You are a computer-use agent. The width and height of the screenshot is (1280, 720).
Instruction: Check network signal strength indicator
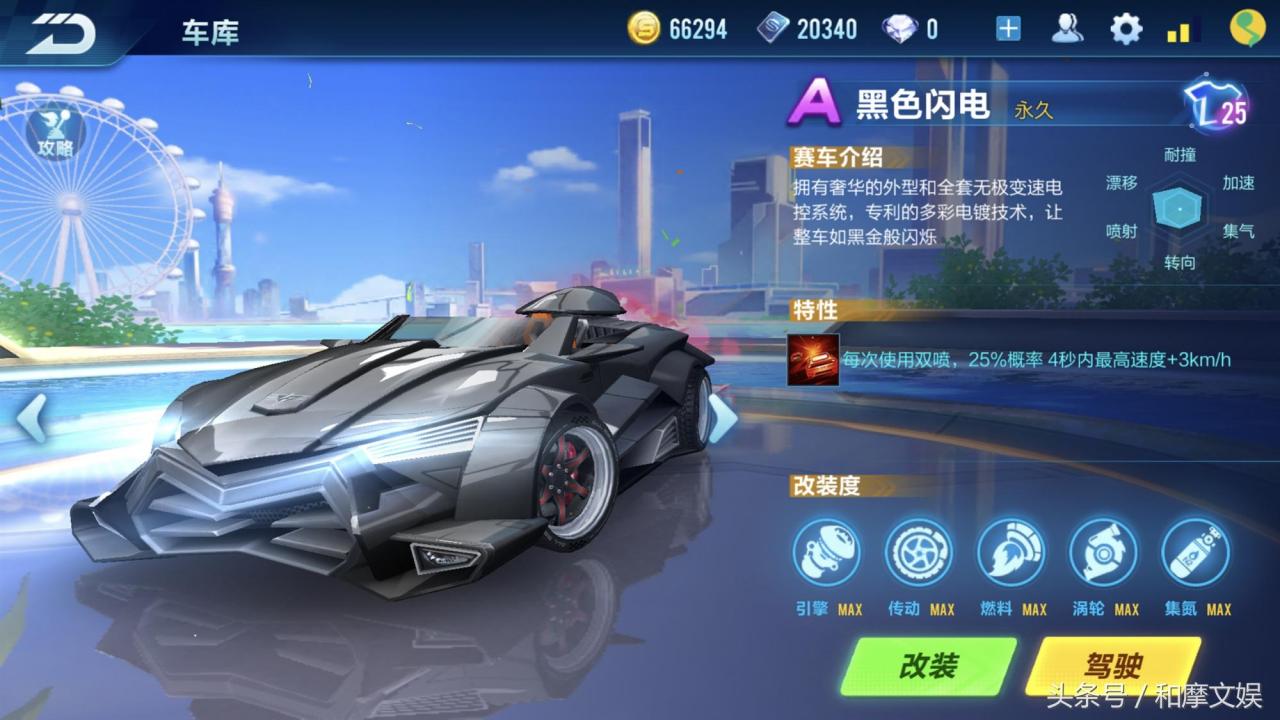click(x=1180, y=28)
